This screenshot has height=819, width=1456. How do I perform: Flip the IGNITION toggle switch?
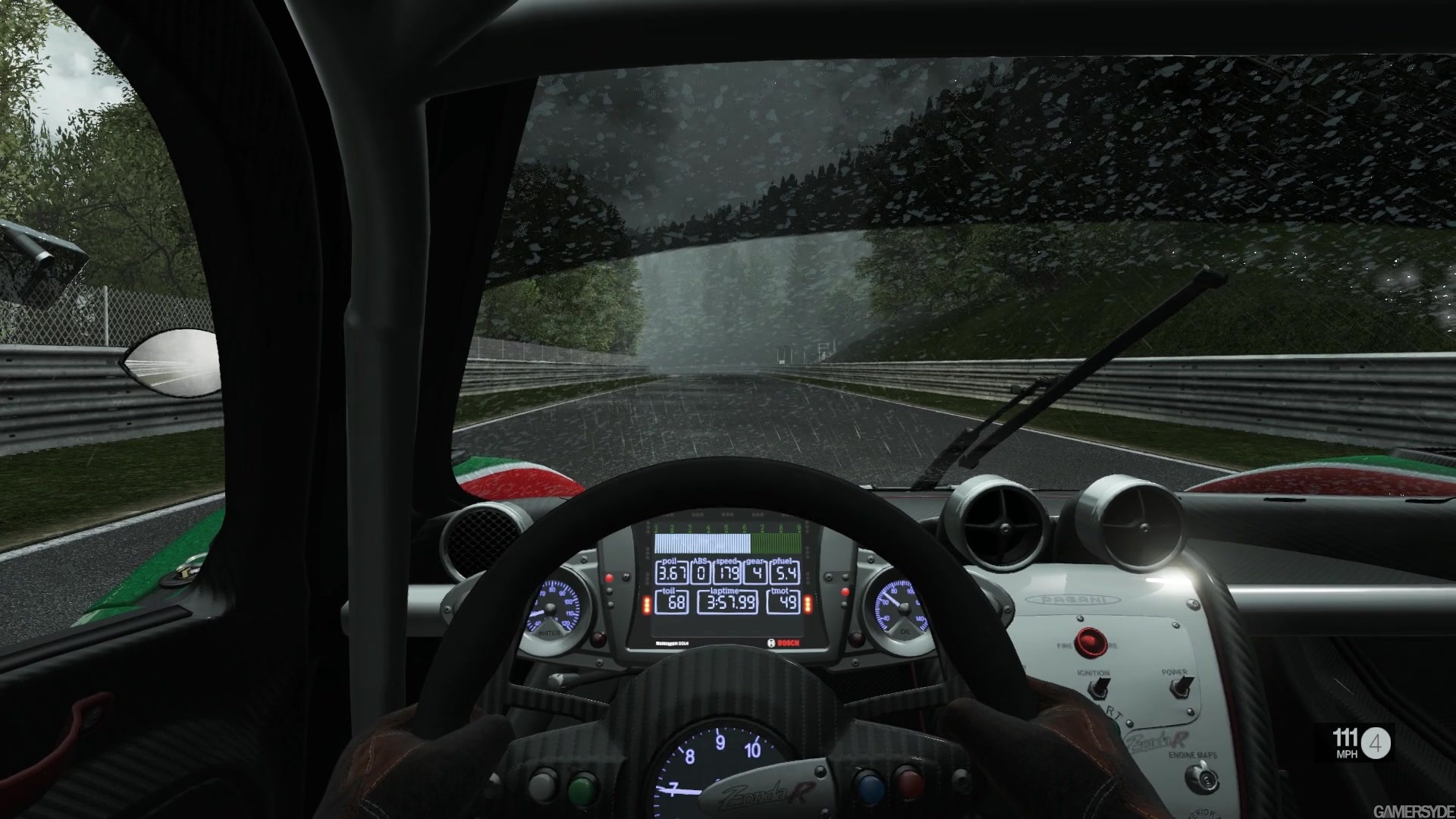tap(1099, 687)
